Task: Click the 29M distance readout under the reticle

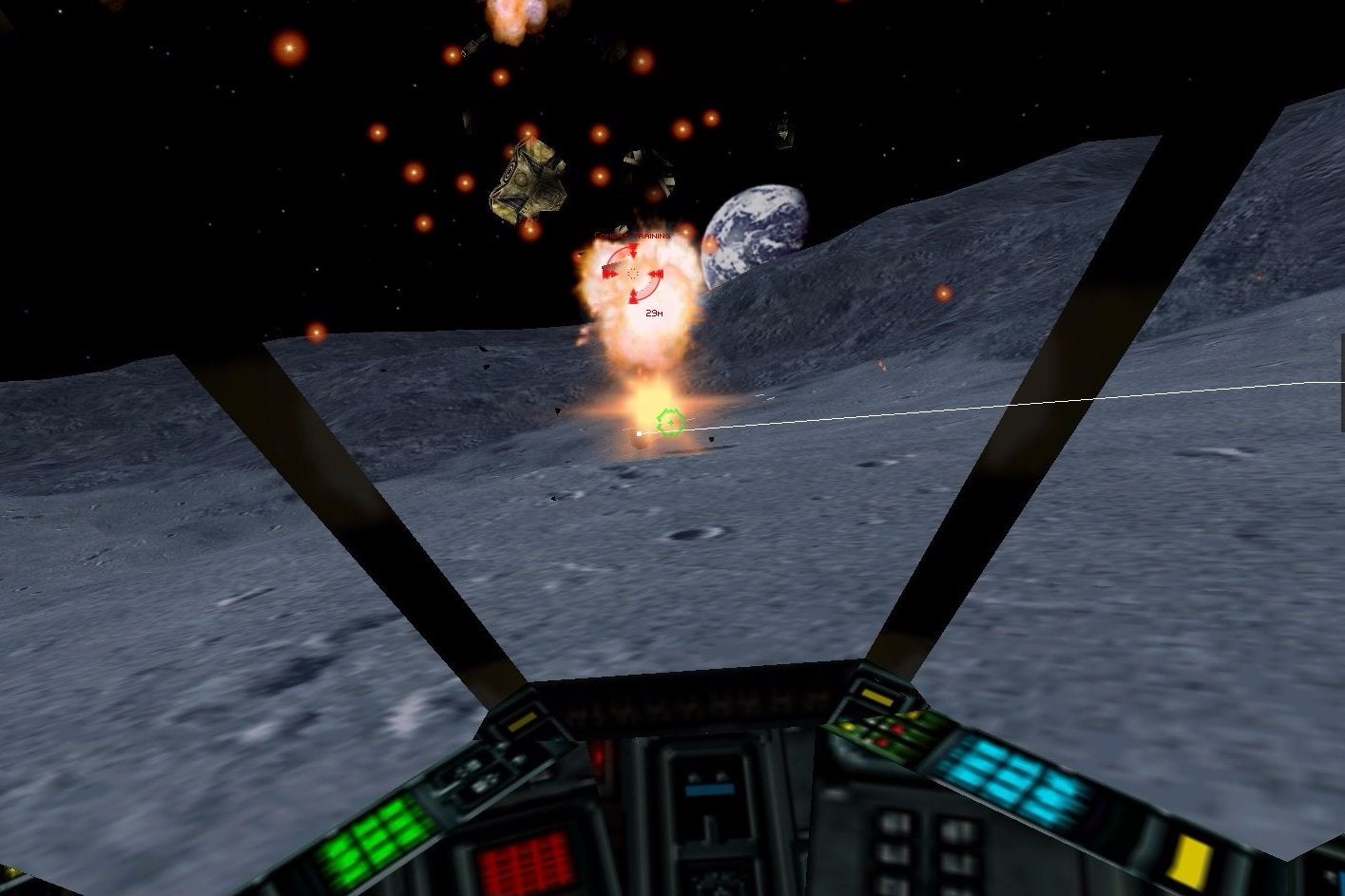Action: (654, 313)
